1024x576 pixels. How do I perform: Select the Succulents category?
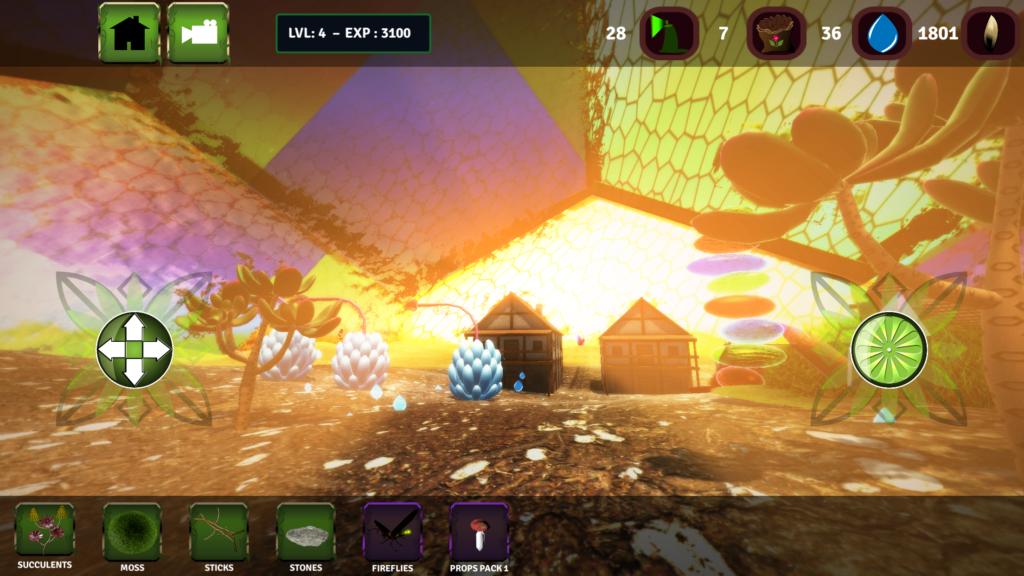click(x=45, y=530)
